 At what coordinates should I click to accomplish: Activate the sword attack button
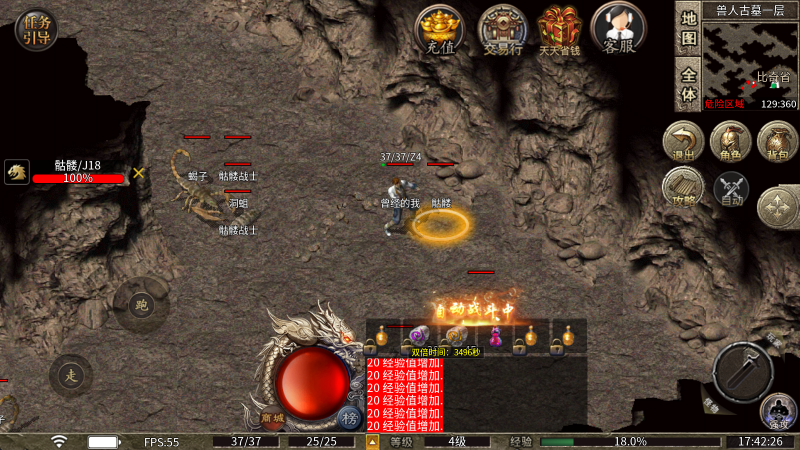[x=744, y=373]
